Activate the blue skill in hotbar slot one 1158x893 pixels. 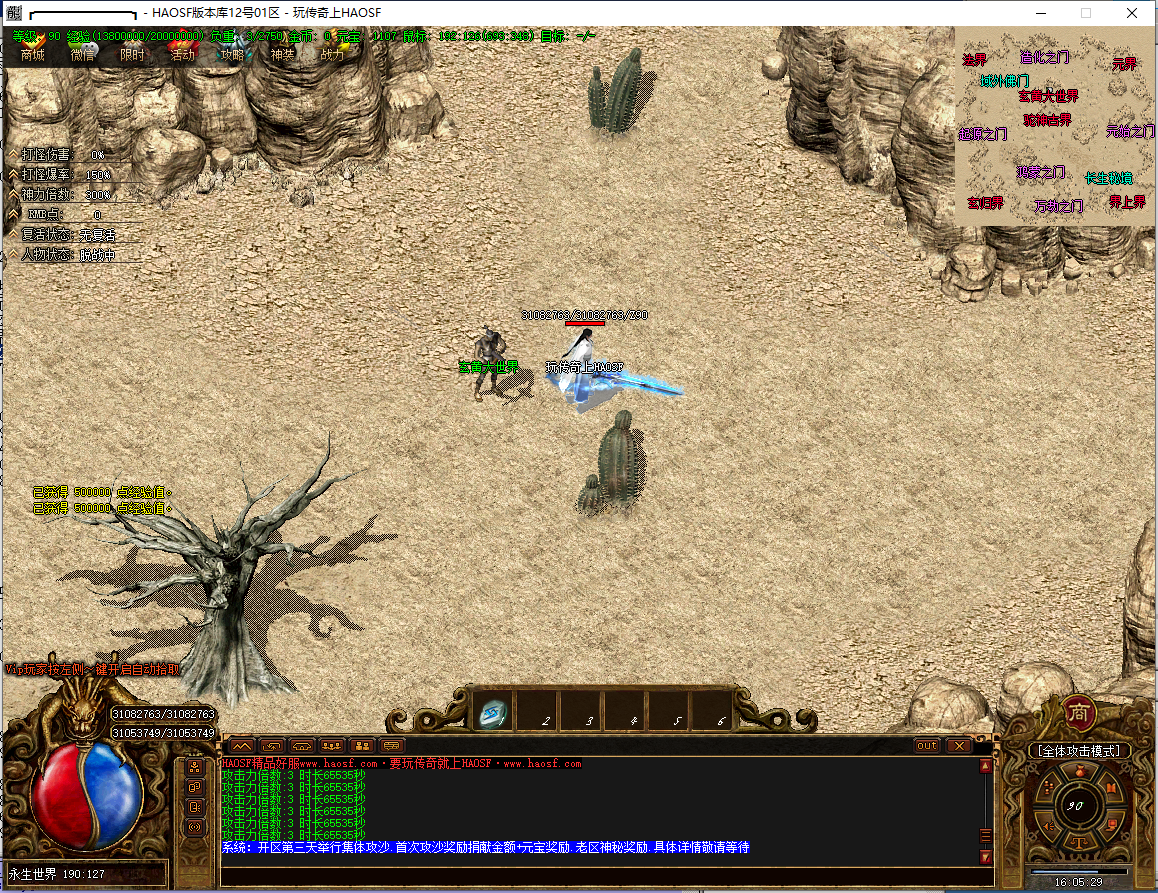pos(494,713)
